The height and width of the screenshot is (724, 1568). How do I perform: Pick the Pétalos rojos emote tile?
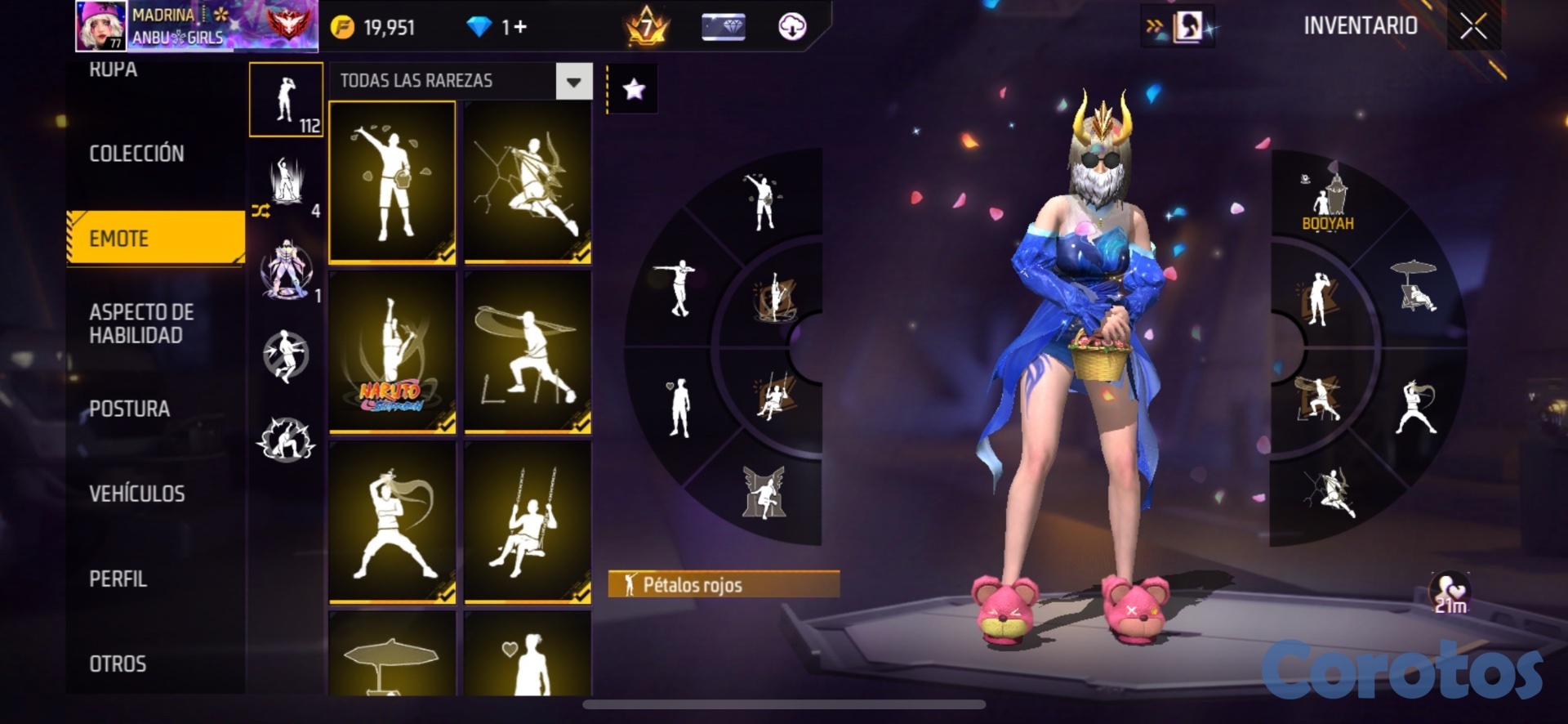coord(392,181)
